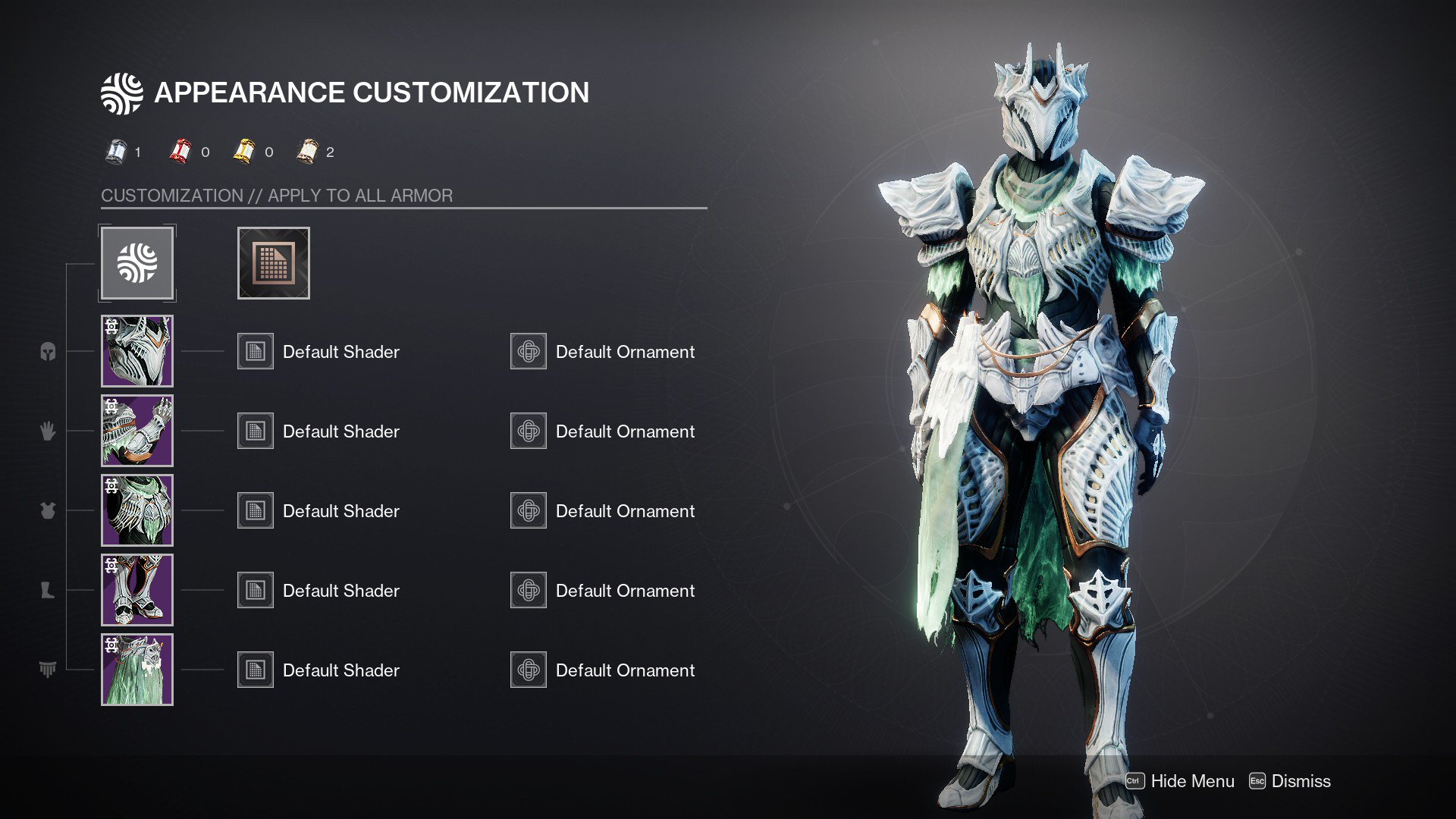The image size is (1456, 819).
Task: Open the class item Default Shader slot
Action: (x=255, y=669)
